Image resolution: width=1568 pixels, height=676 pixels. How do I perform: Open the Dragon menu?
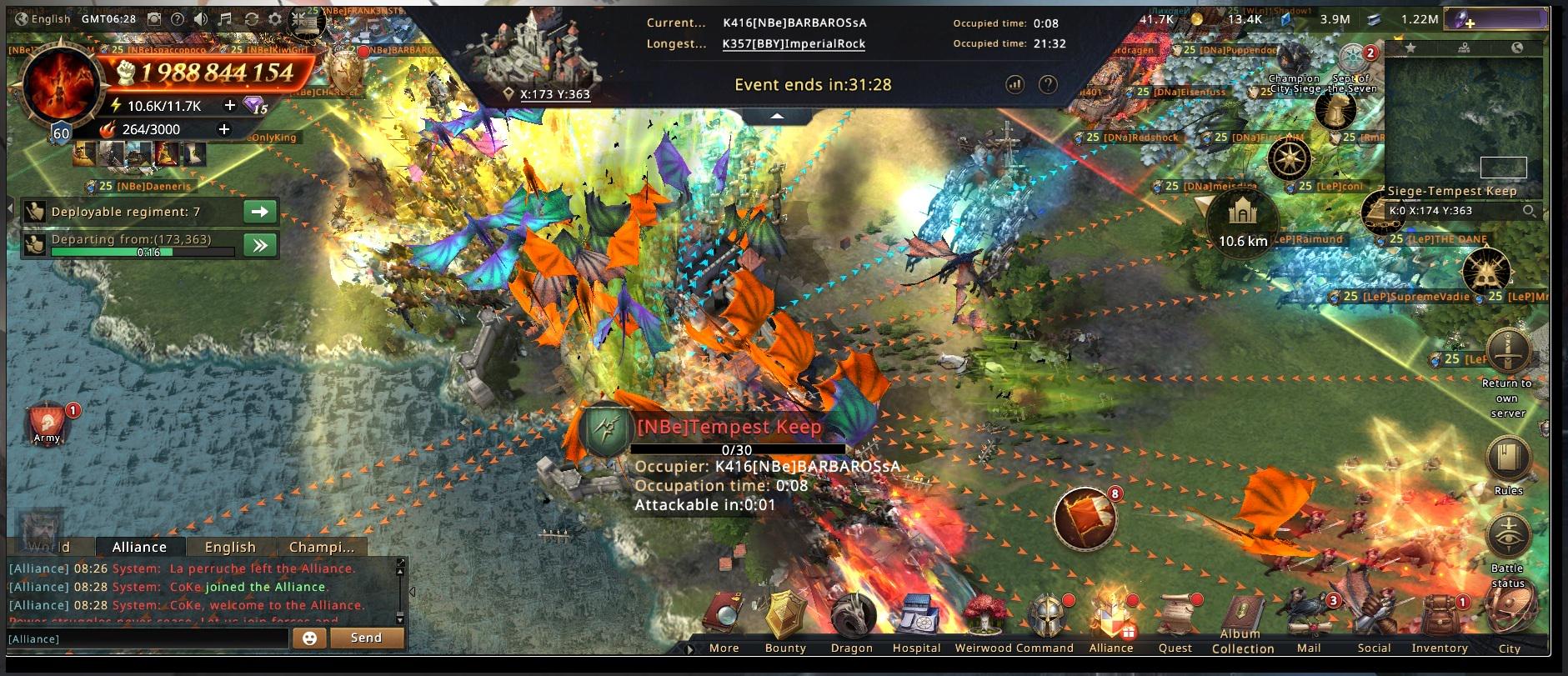(851, 619)
